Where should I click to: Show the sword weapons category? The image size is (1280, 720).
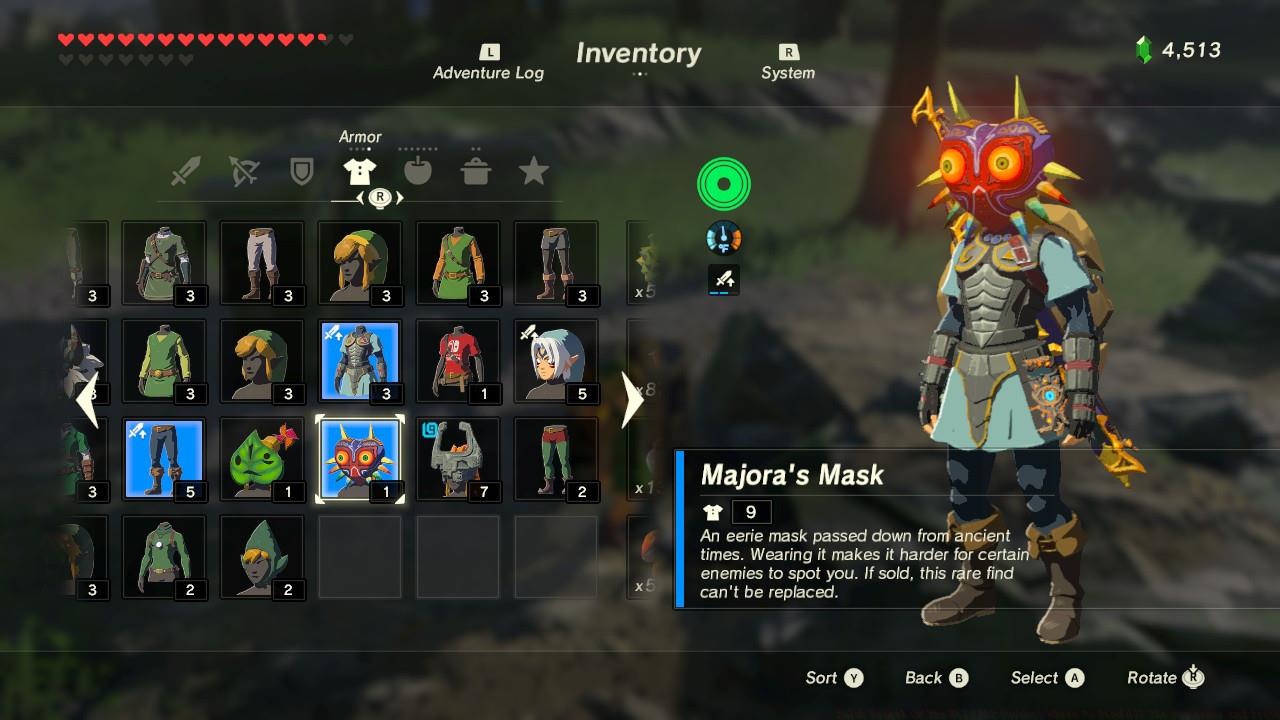185,172
